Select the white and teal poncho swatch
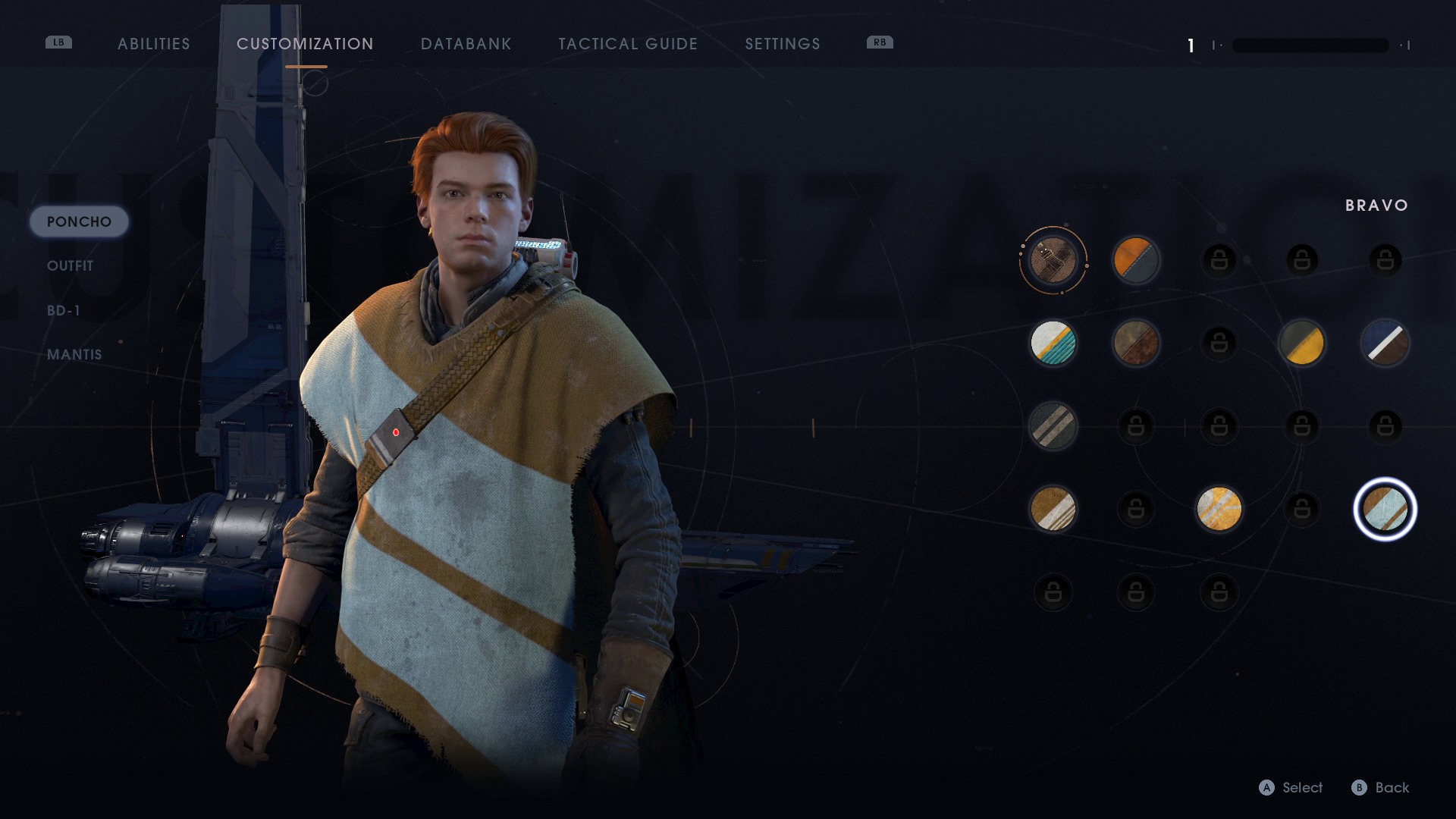The height and width of the screenshot is (819, 1456). pyautogui.click(x=1053, y=343)
